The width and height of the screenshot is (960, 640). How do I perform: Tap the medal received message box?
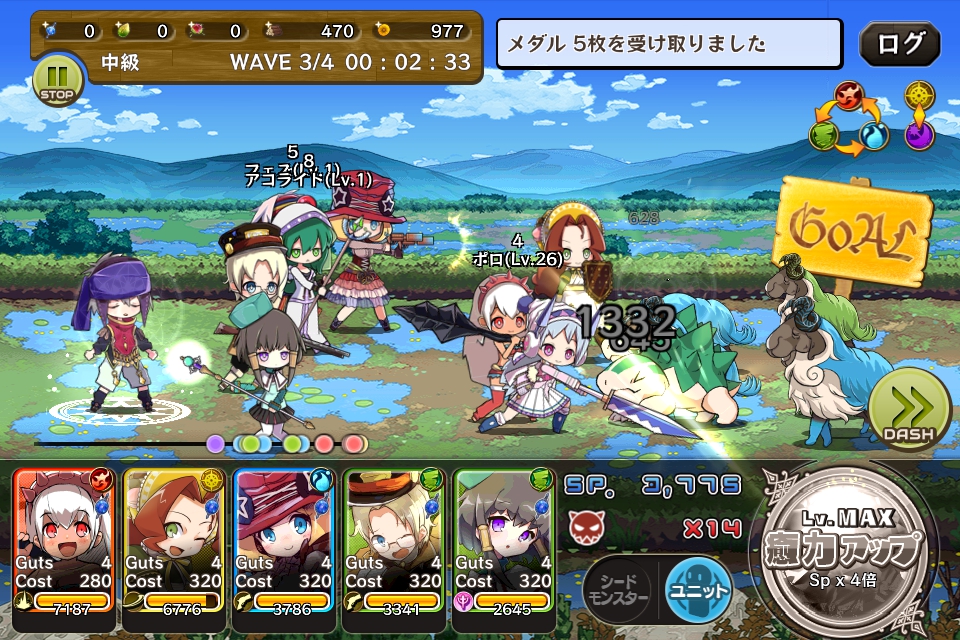click(669, 45)
